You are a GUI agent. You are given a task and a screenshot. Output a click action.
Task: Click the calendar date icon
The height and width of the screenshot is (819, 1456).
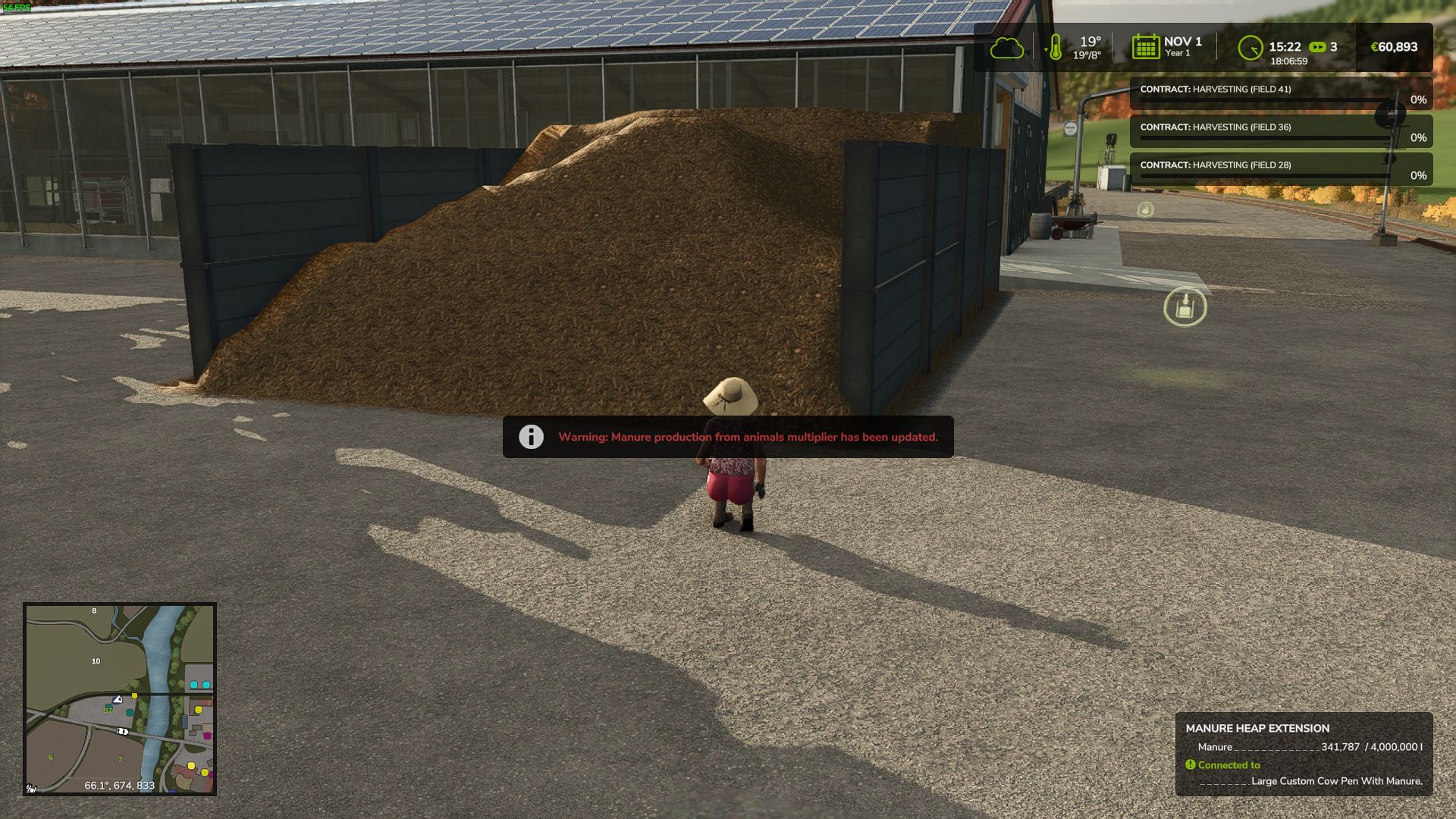(x=1145, y=47)
